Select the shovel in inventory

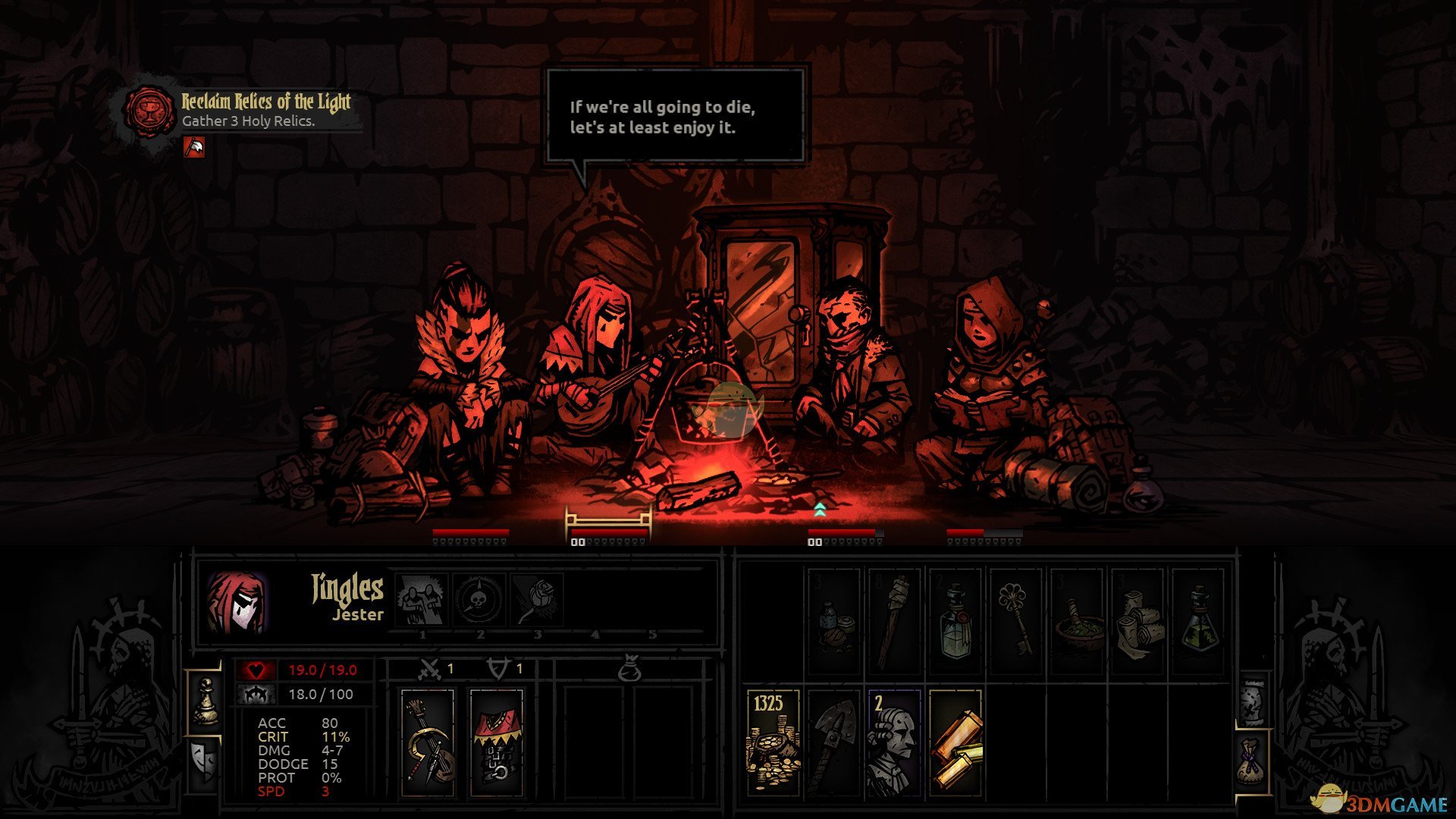coord(834,743)
